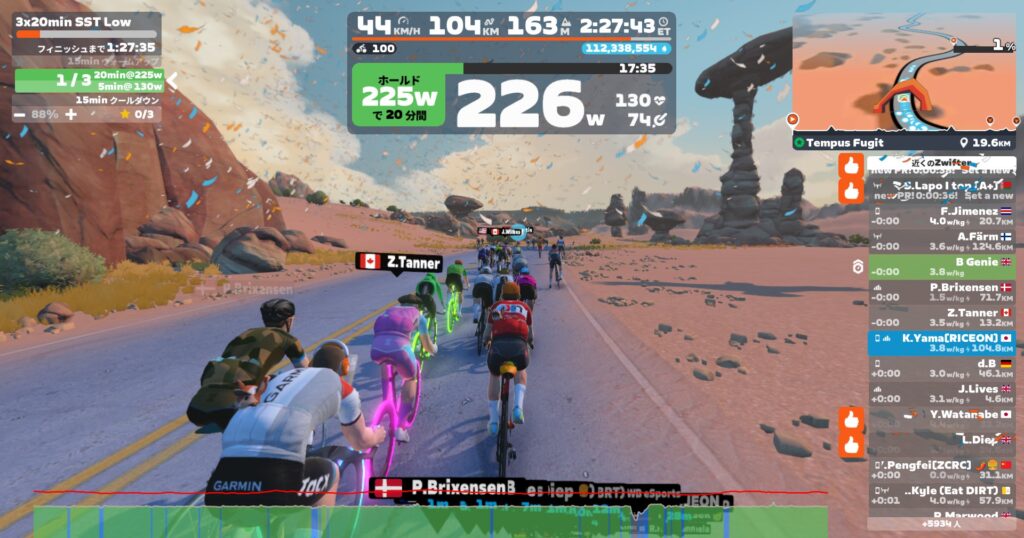Click the current 20min@225w interval block
This screenshot has width=1024, height=538.
pos(90,80)
